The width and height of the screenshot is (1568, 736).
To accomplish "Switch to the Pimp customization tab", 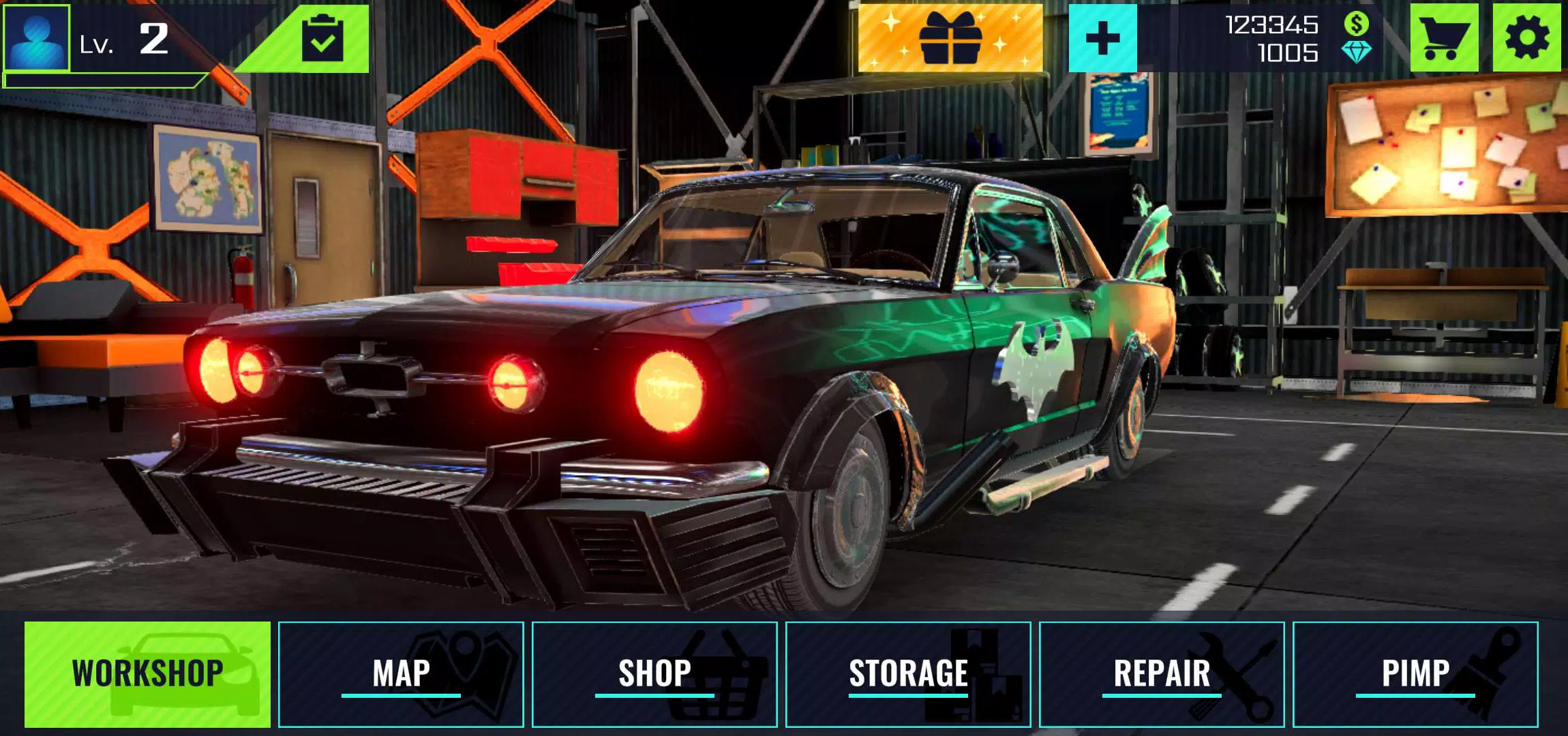I will click(1415, 674).
